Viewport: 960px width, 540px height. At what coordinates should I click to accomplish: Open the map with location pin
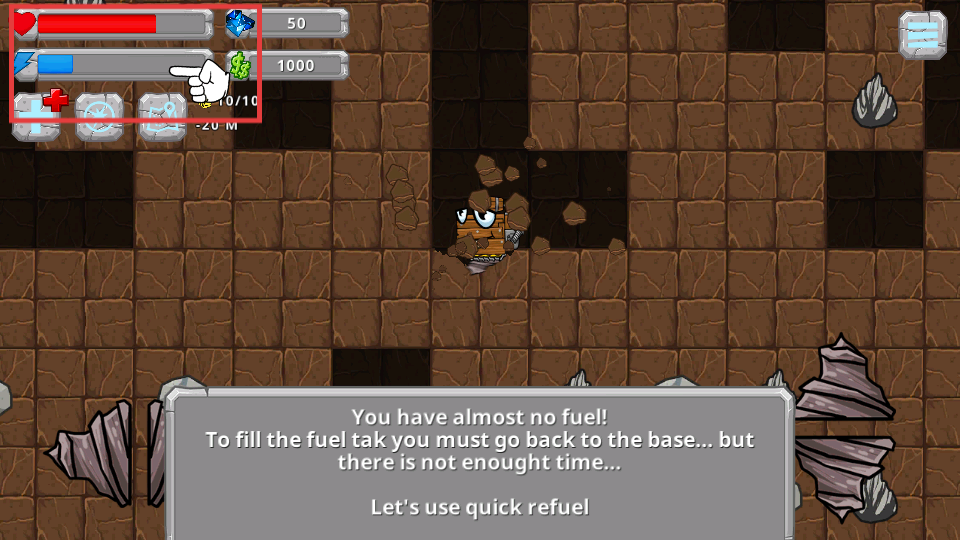tap(162, 116)
